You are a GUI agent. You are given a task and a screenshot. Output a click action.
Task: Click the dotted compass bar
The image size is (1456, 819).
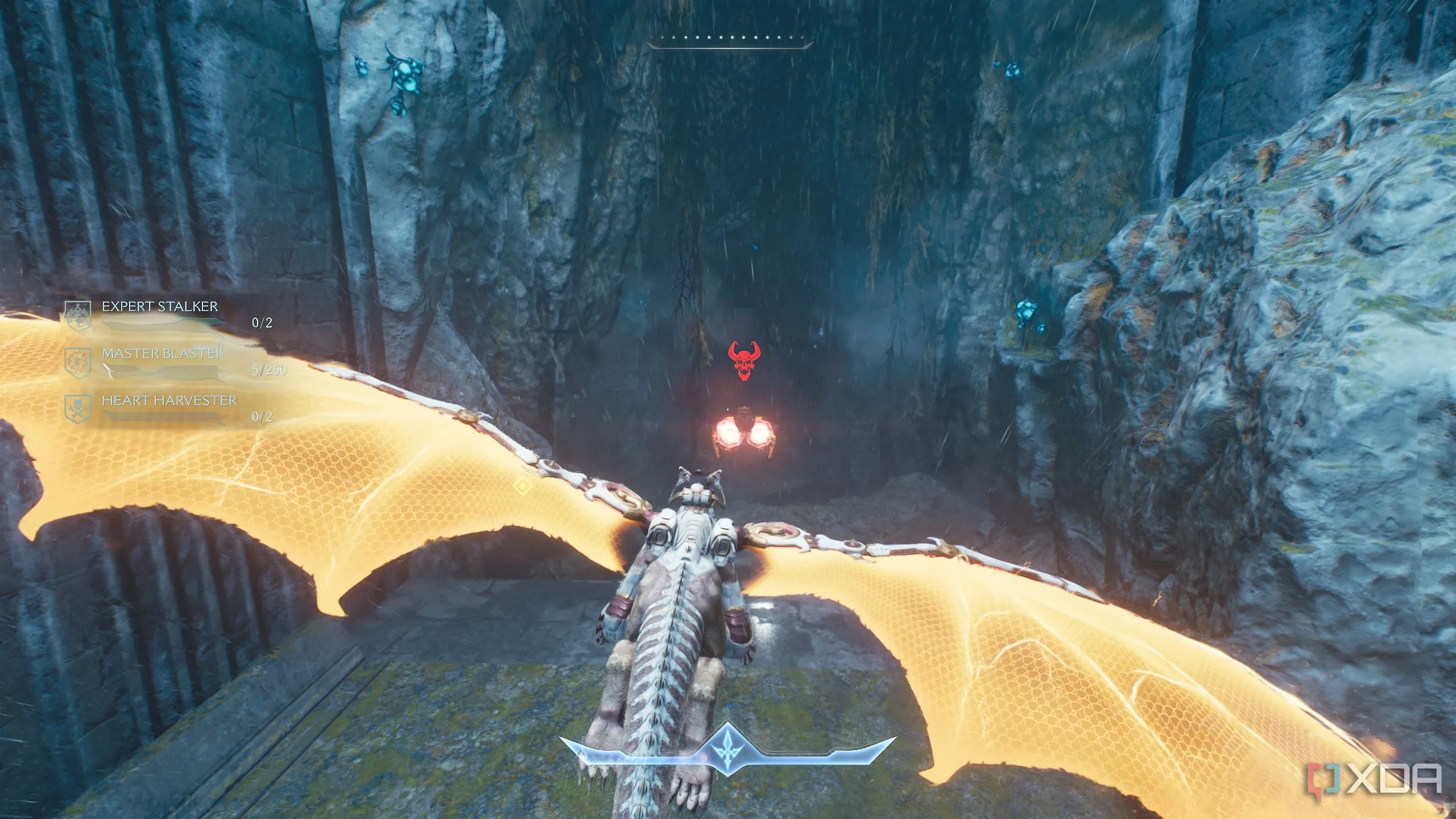[729, 39]
